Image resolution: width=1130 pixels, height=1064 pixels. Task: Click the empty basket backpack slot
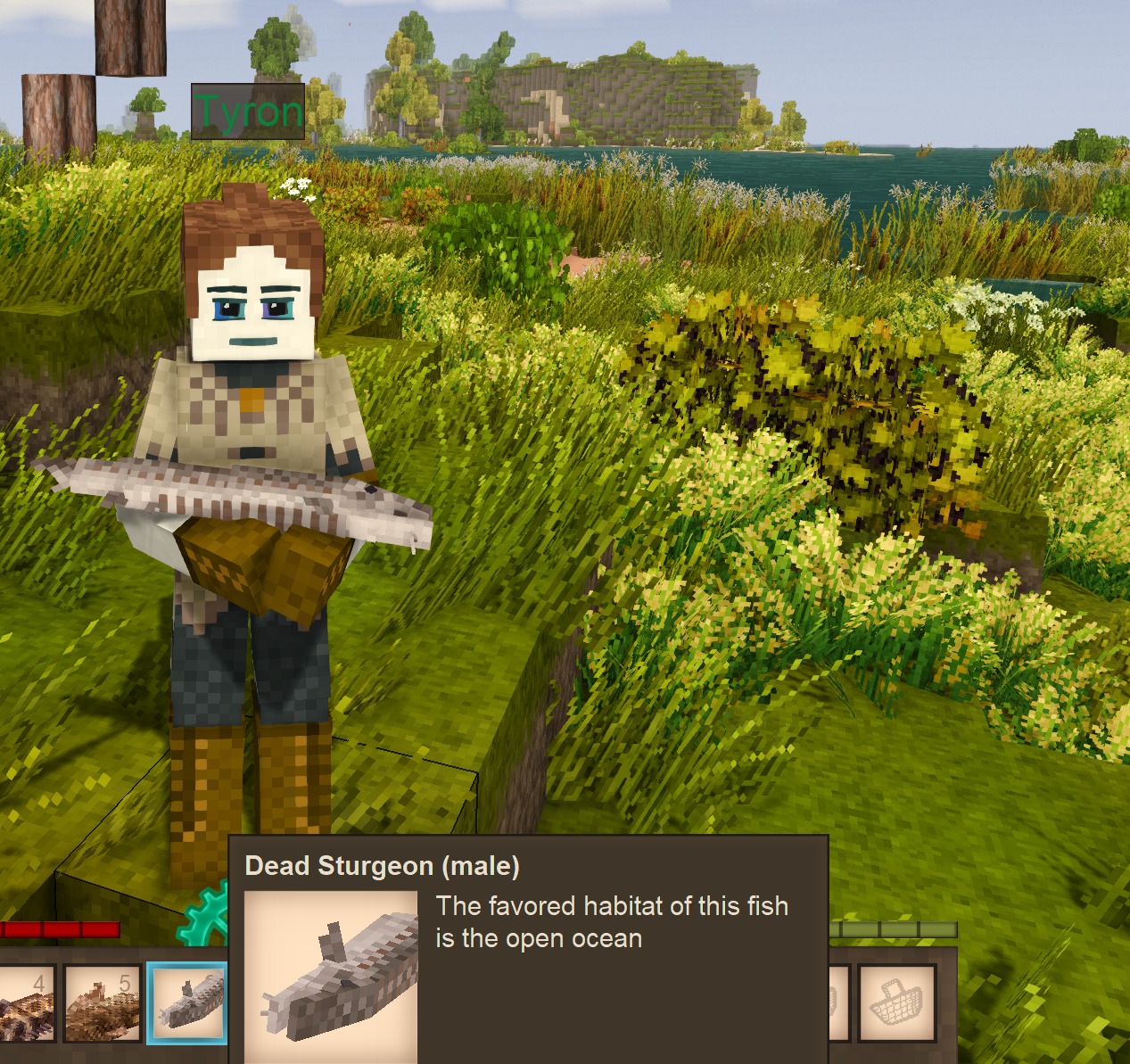(897, 1003)
